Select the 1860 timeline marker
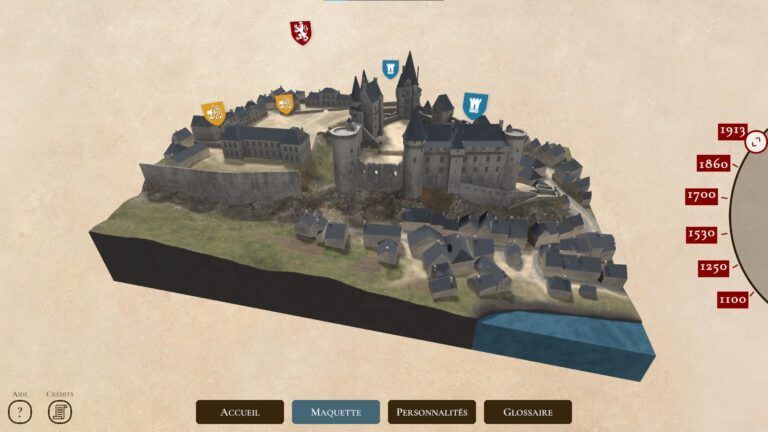Screen dimensions: 768x432 tap(713, 164)
